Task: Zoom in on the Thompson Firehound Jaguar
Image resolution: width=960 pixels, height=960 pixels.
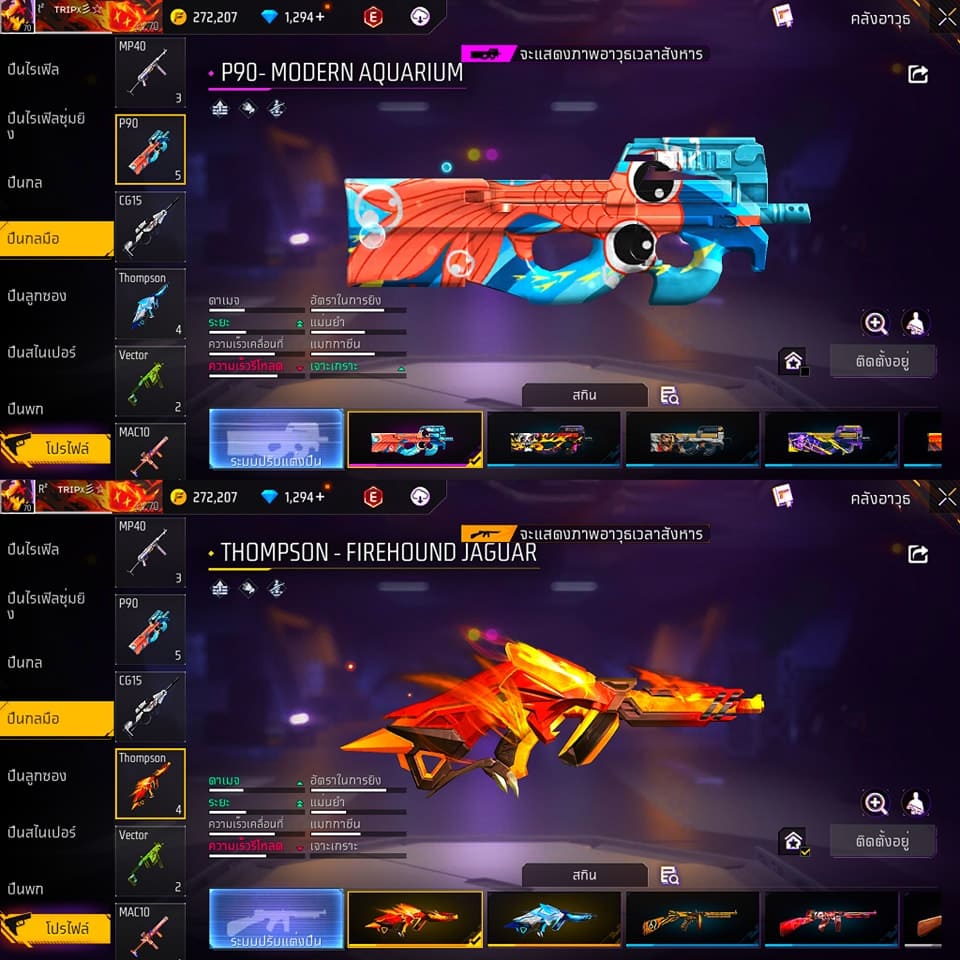Action: point(876,802)
